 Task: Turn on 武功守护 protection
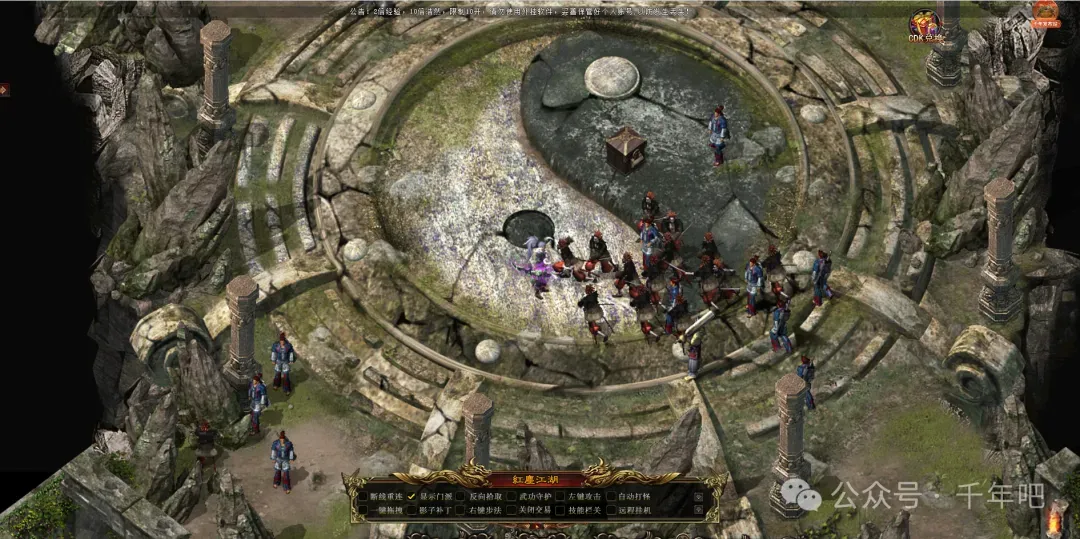[x=511, y=496]
